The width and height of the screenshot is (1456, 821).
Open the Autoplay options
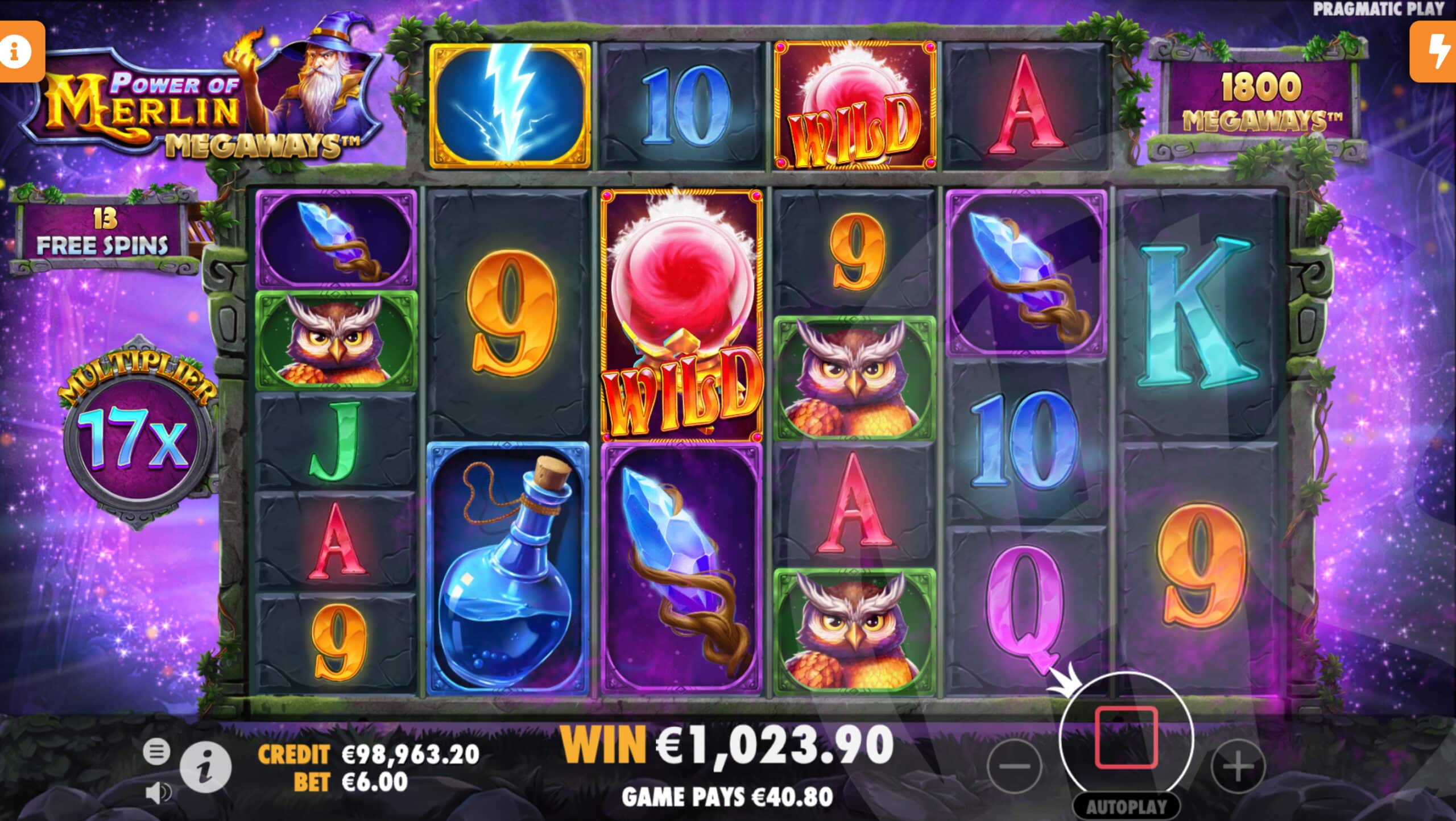click(1126, 807)
